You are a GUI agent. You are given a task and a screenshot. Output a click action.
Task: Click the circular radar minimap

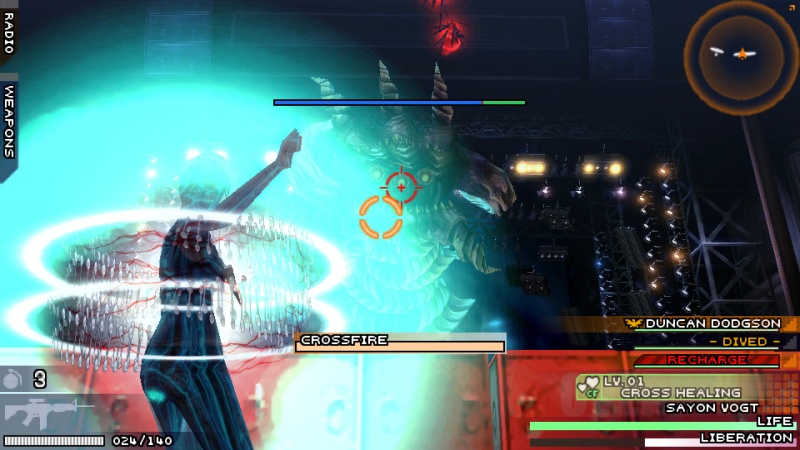[741, 55]
